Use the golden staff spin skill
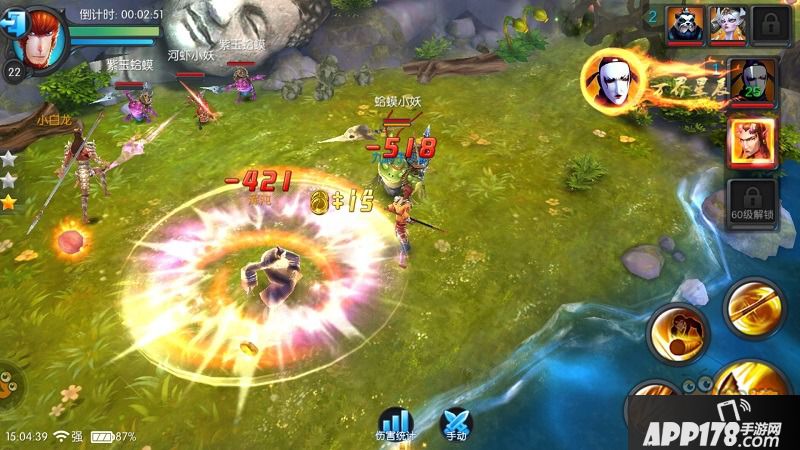The image size is (800, 450). coord(754,307)
